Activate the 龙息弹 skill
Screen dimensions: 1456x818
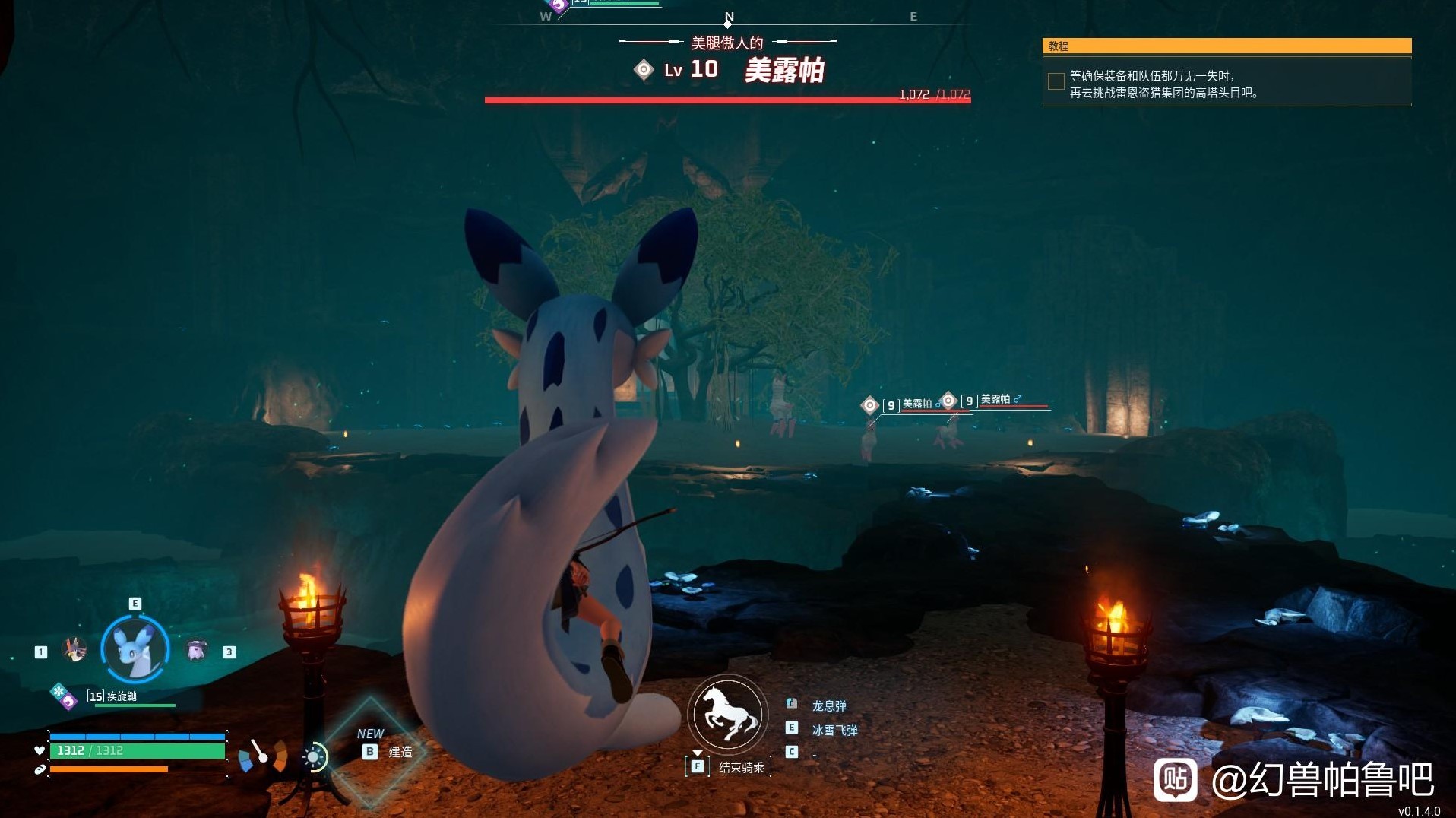(828, 705)
